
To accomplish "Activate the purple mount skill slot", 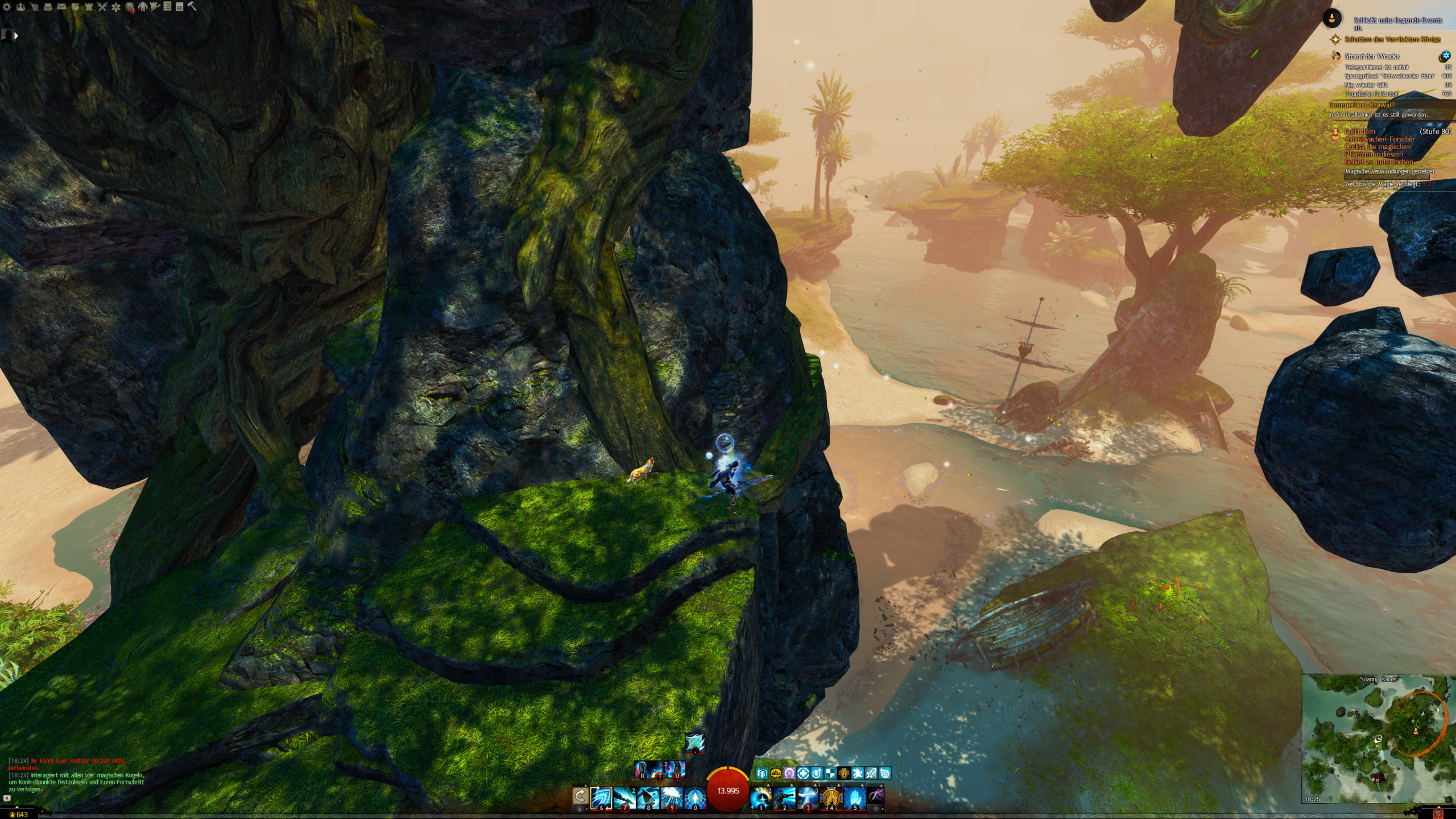I will [876, 796].
